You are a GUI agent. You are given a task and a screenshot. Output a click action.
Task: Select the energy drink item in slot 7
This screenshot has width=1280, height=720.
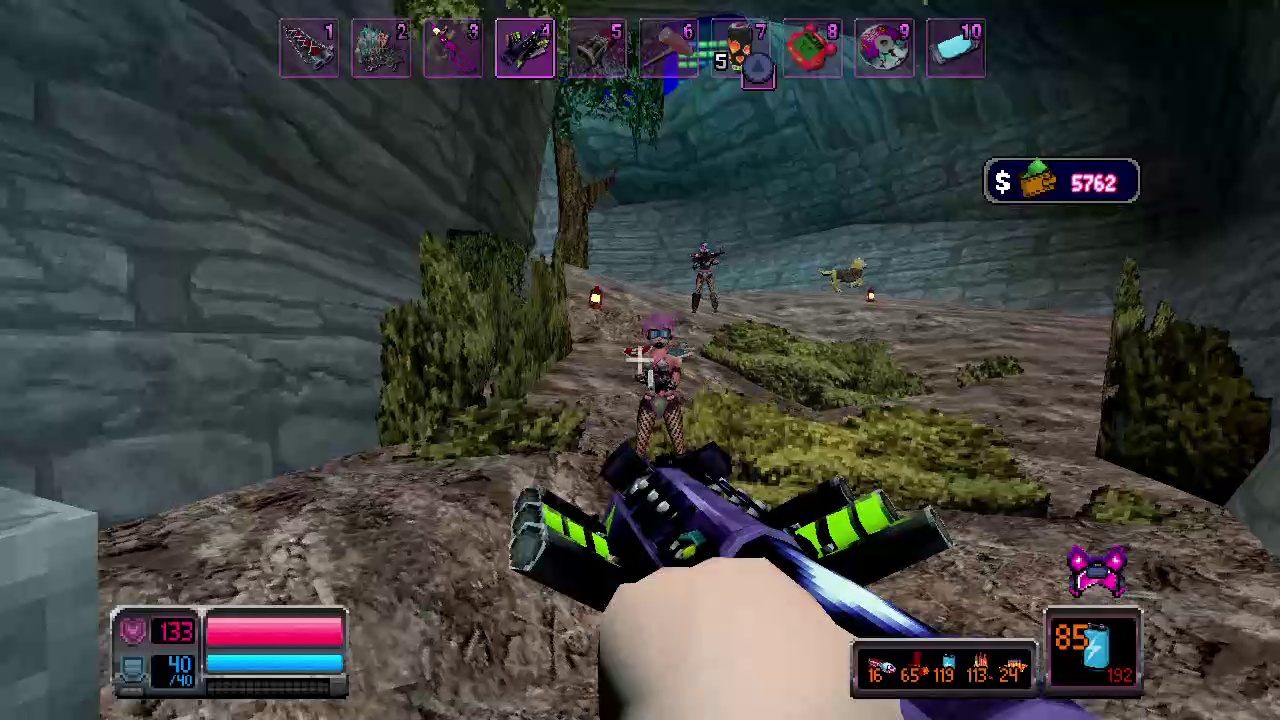click(741, 47)
